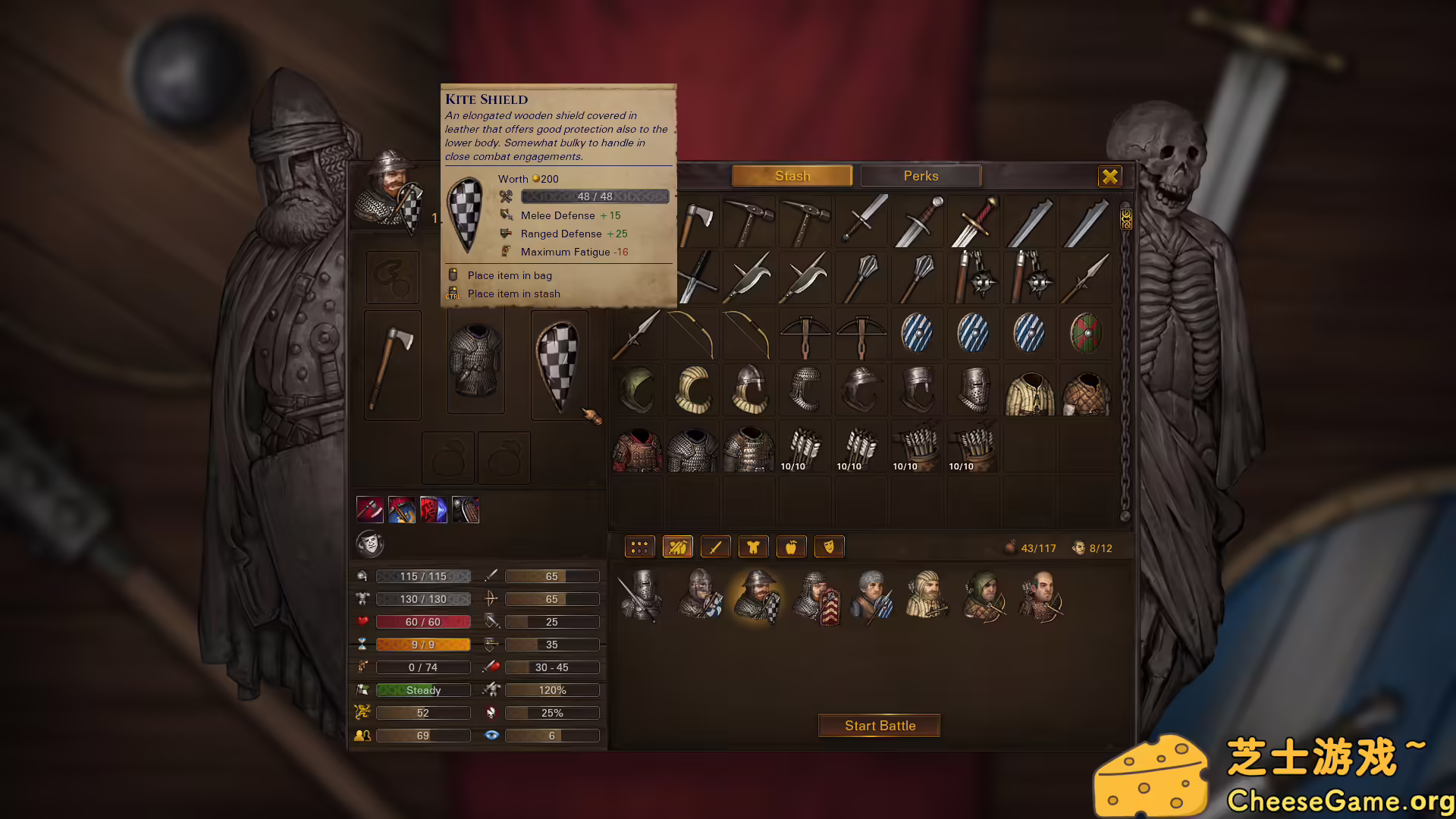Toggle the armor filter button
The height and width of the screenshot is (819, 1456).
(x=753, y=547)
